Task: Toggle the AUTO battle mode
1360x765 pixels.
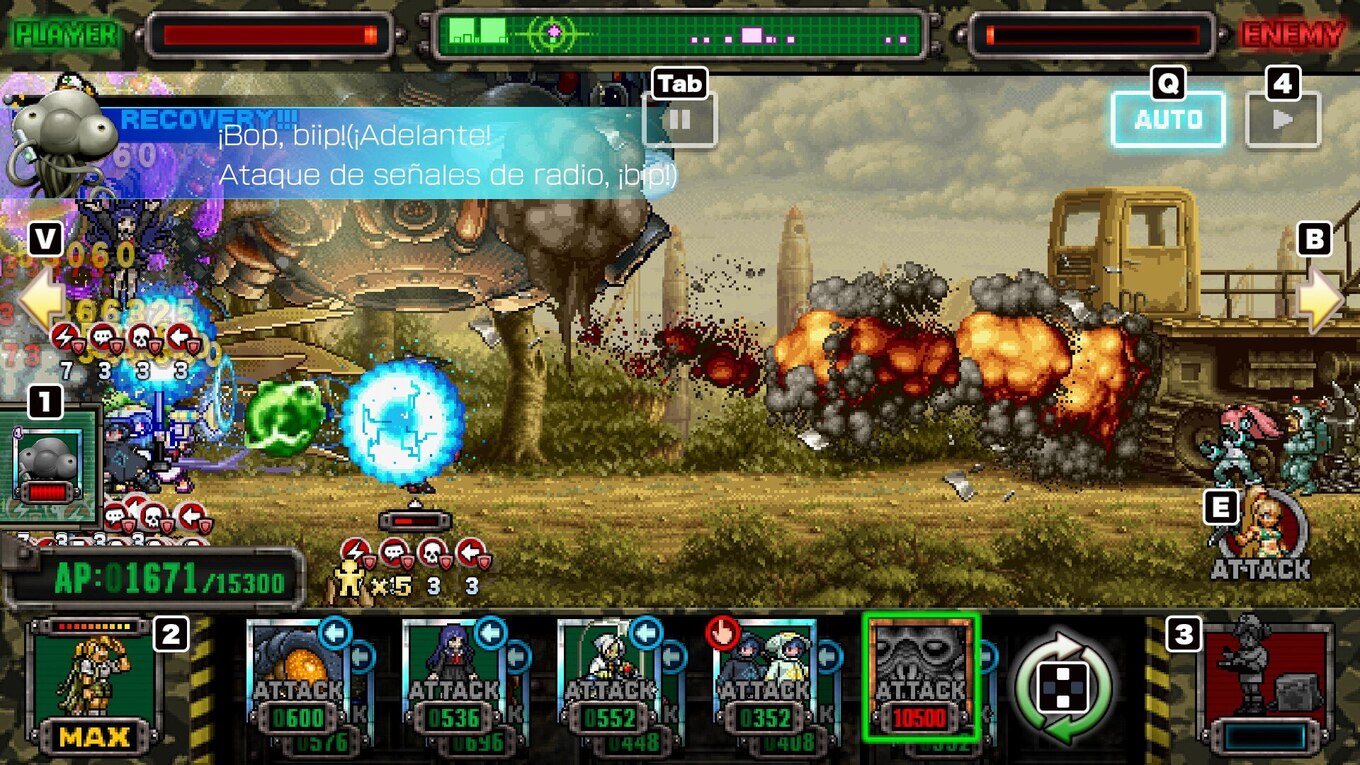Action: 1168,120
